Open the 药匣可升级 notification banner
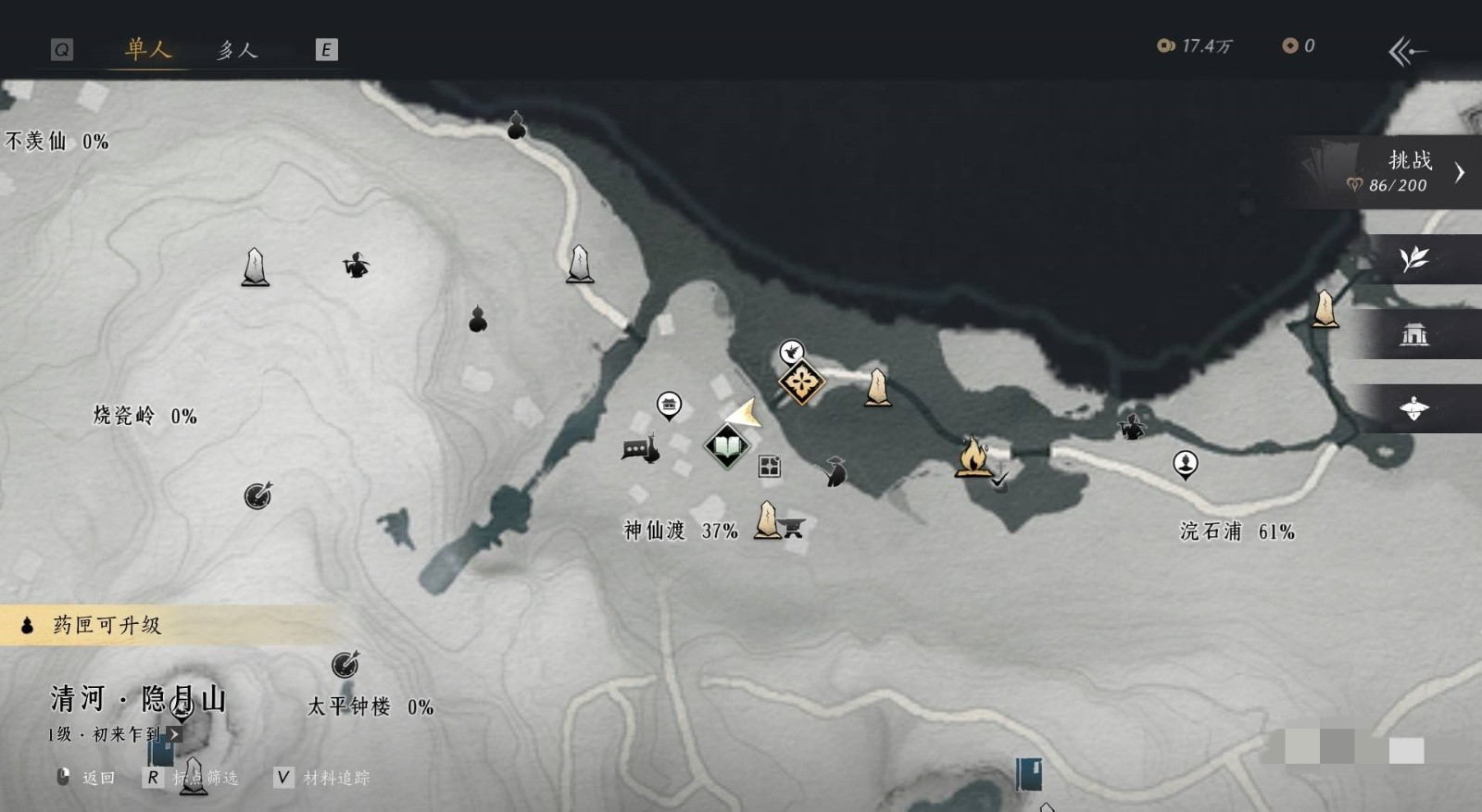This screenshot has height=812, width=1482. (107, 626)
